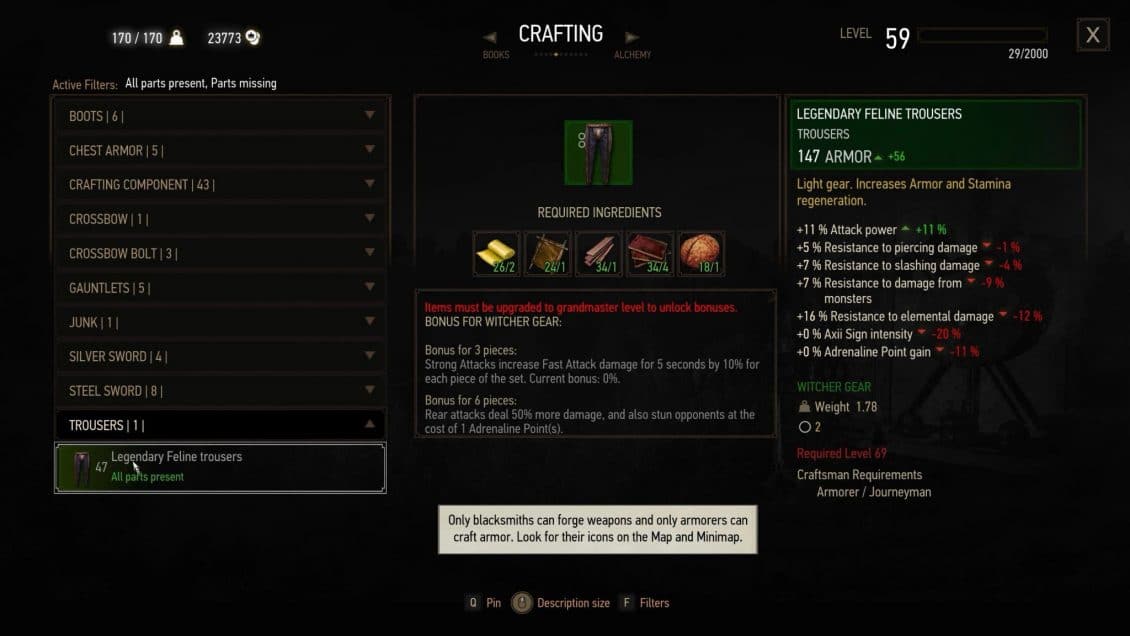This screenshot has height=636, width=1130.
Task: Close the crafting menu with X
Action: (1093, 35)
